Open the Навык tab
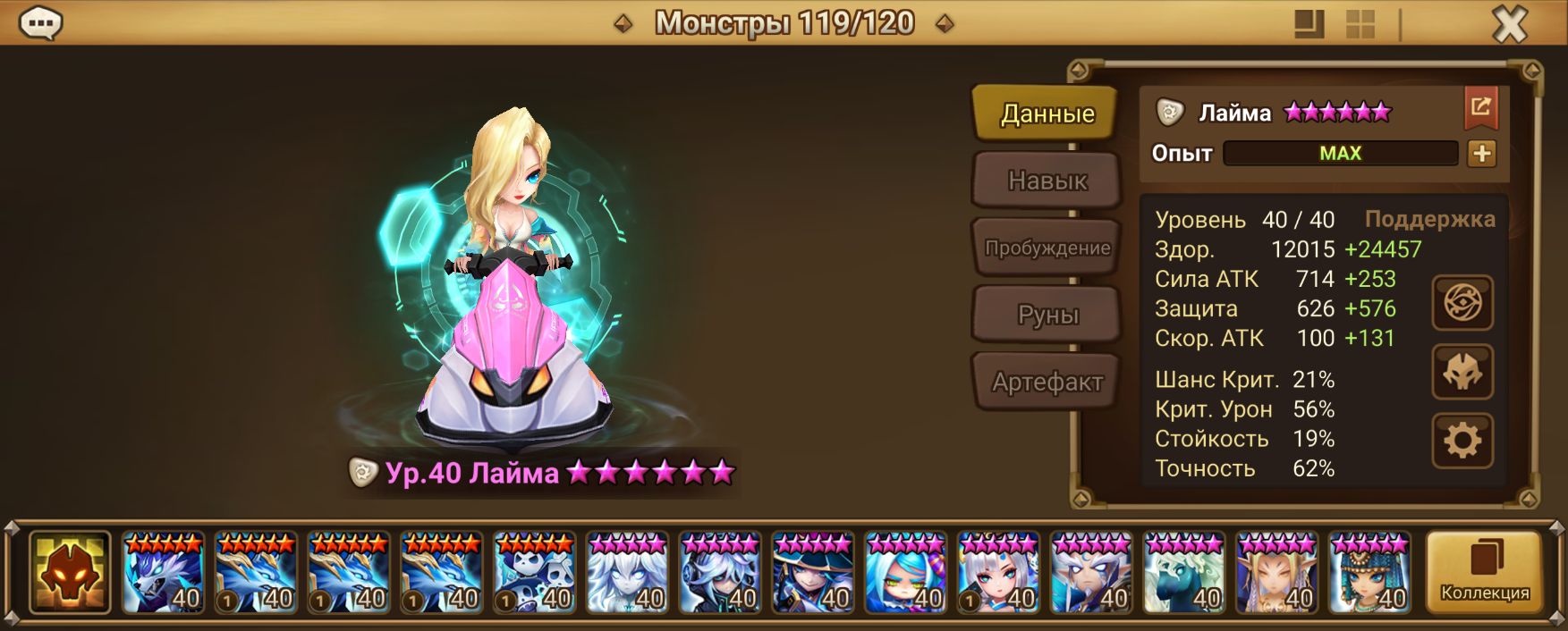 click(1047, 181)
